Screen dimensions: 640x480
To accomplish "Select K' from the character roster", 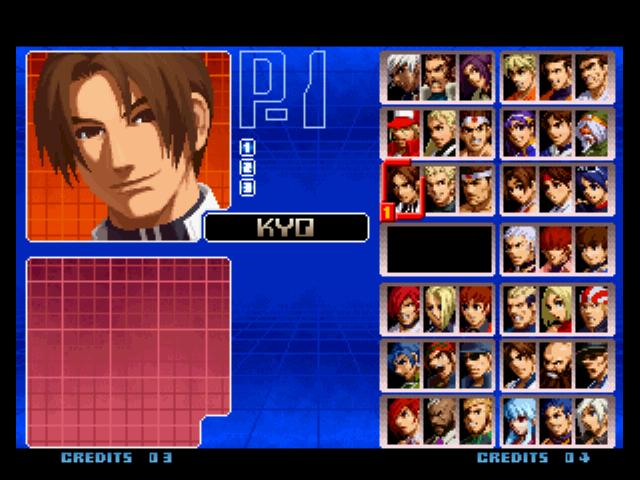I will click(x=403, y=76).
